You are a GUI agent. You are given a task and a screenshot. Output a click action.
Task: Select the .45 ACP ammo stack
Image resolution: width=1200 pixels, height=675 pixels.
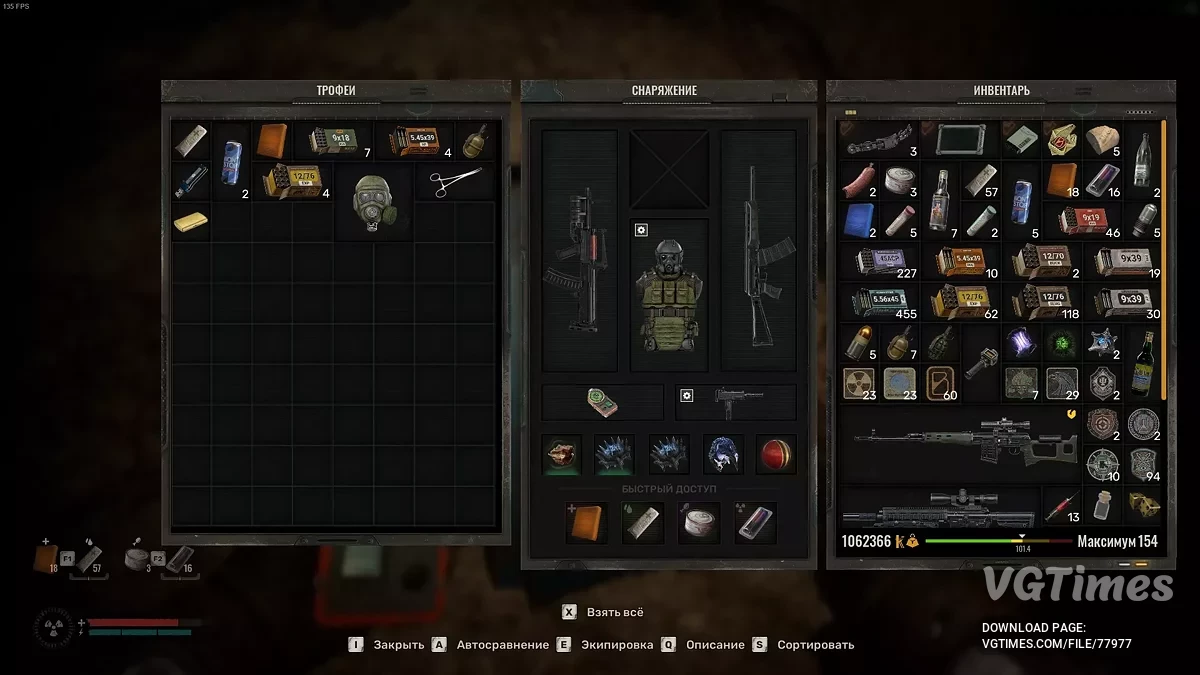(881, 262)
